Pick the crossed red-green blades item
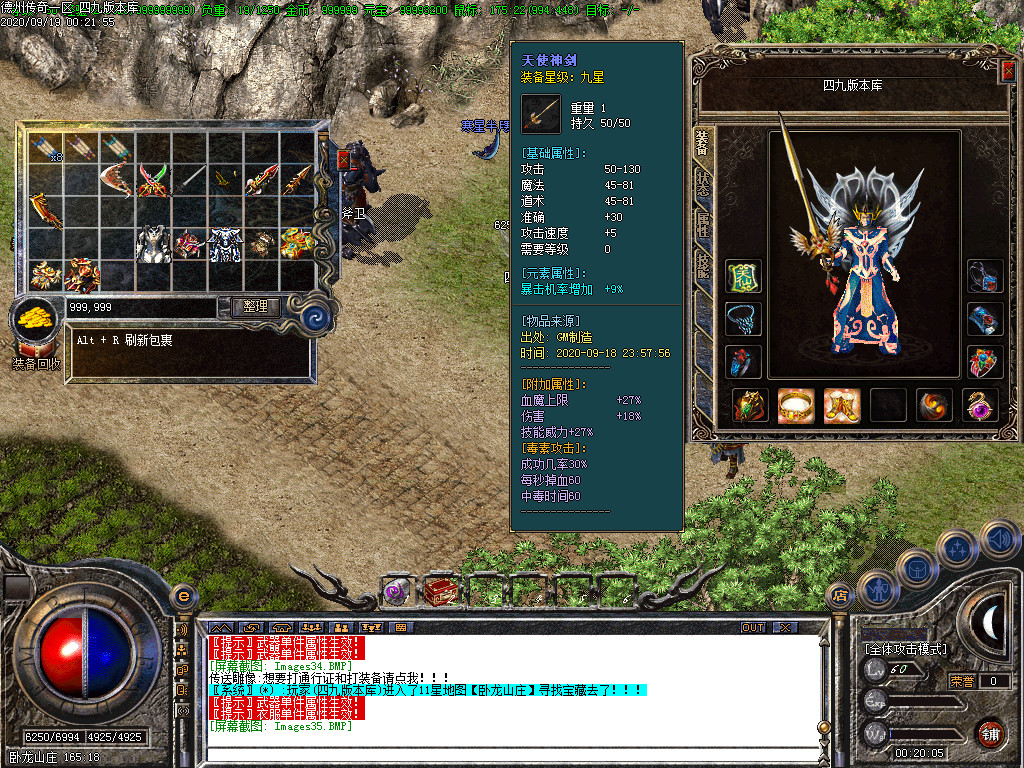This screenshot has width=1024, height=768. point(153,180)
